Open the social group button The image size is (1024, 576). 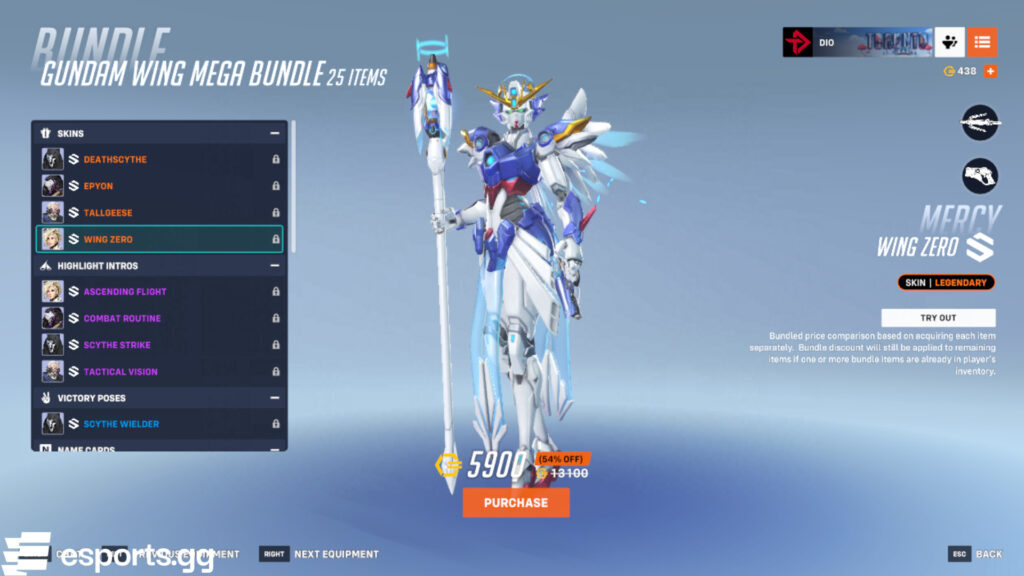click(x=949, y=42)
